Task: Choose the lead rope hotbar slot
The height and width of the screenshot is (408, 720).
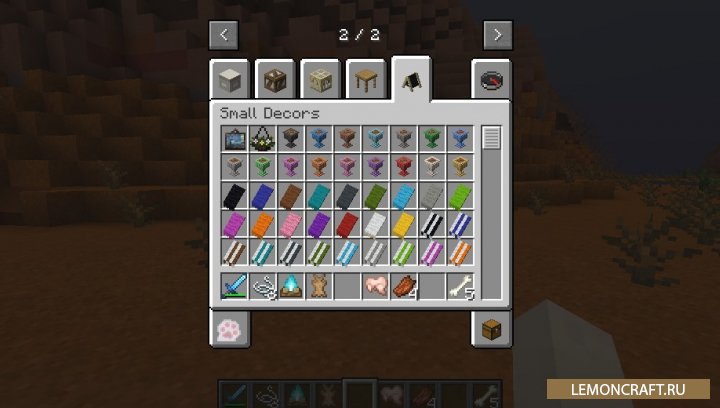Action: coord(261,286)
